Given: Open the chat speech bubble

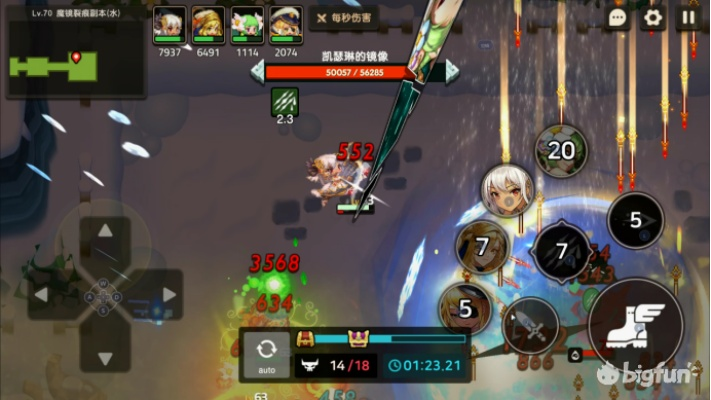Looking at the screenshot, I should click(x=617, y=17).
